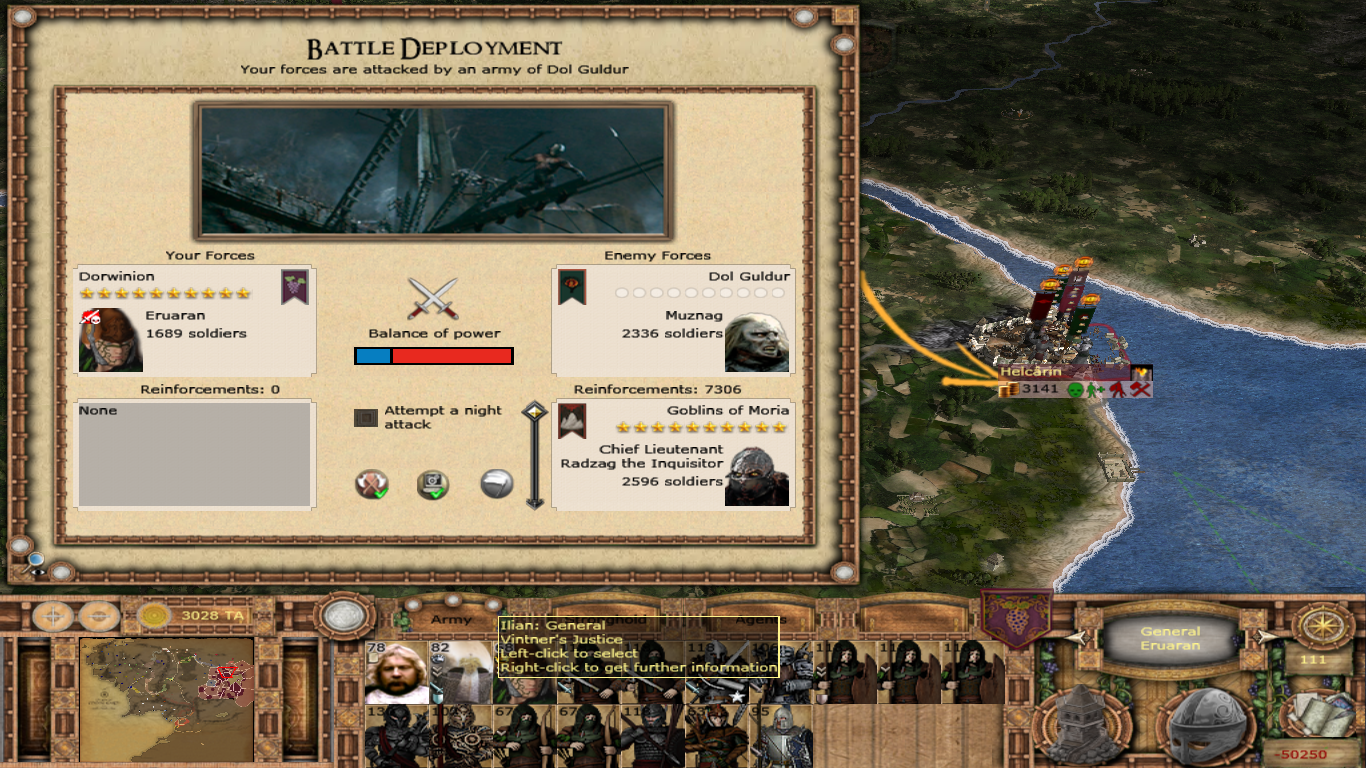Fight the battle with crossed axes button
Viewport: 1366px width, 768px height.
[x=372, y=485]
